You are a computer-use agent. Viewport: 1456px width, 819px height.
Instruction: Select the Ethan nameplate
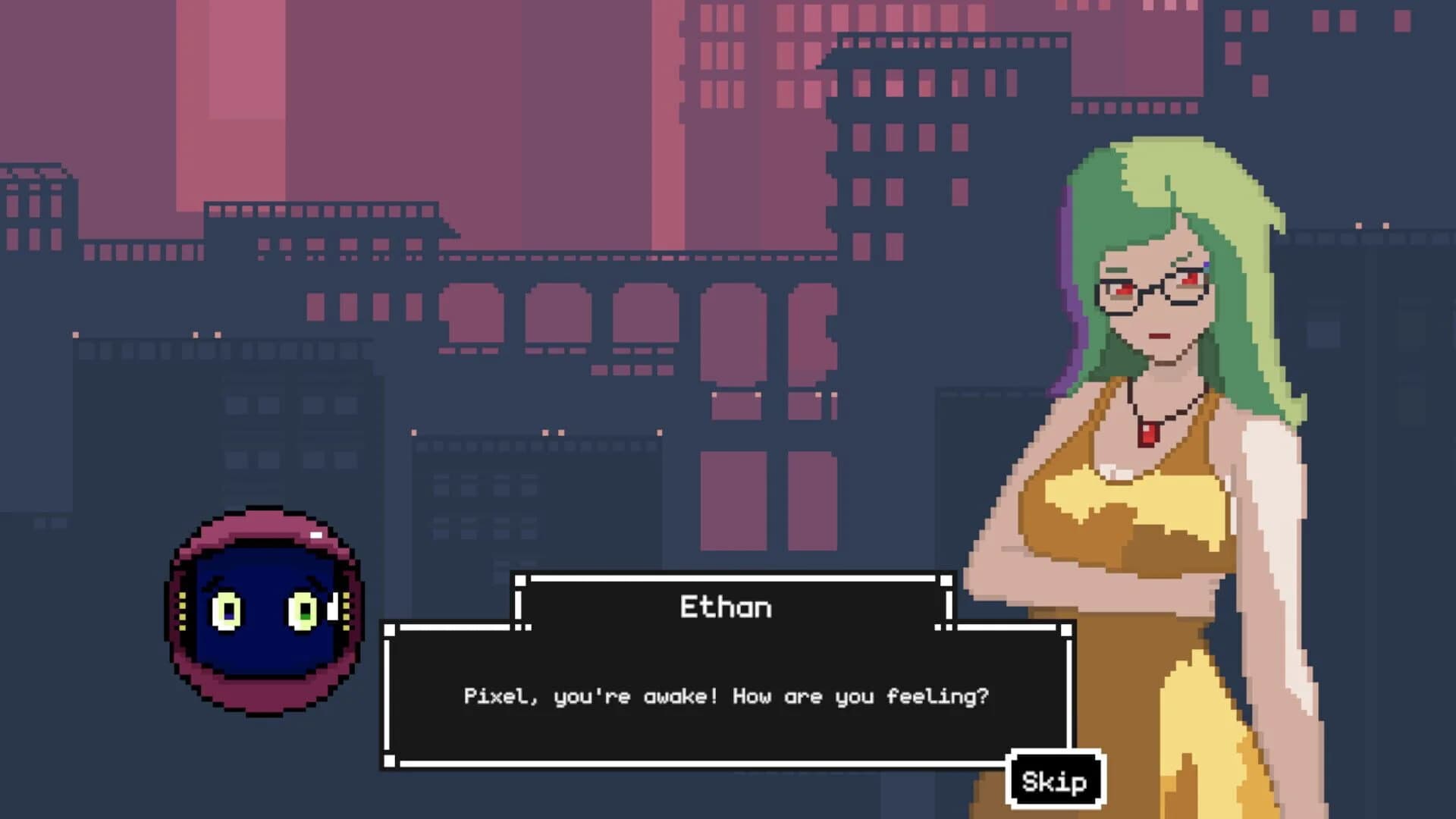[x=728, y=606]
